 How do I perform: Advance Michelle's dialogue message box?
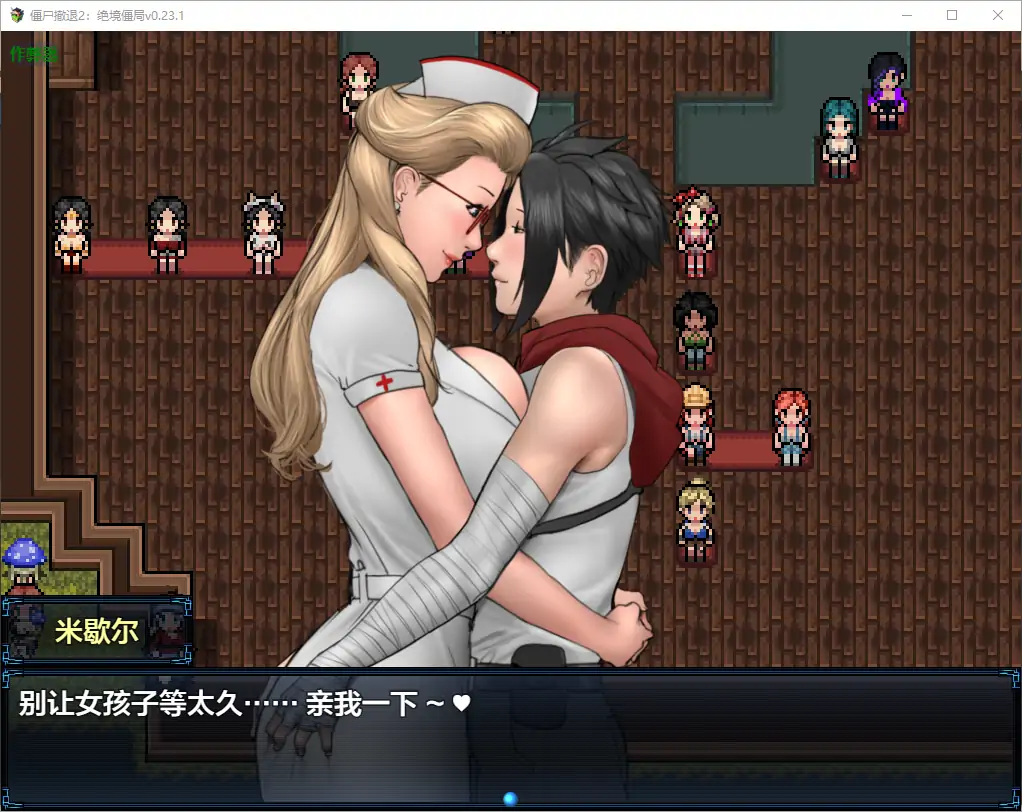click(x=510, y=735)
